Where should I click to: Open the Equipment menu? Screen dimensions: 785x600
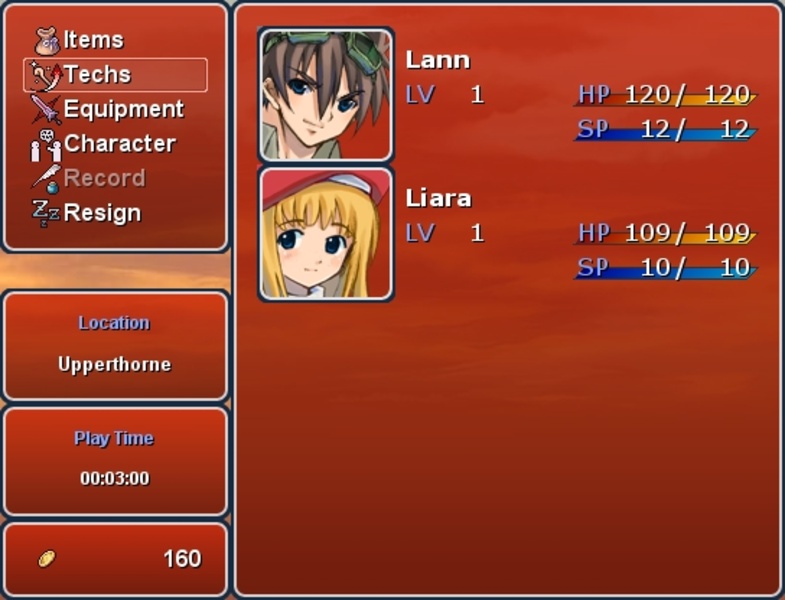pyautogui.click(x=122, y=109)
